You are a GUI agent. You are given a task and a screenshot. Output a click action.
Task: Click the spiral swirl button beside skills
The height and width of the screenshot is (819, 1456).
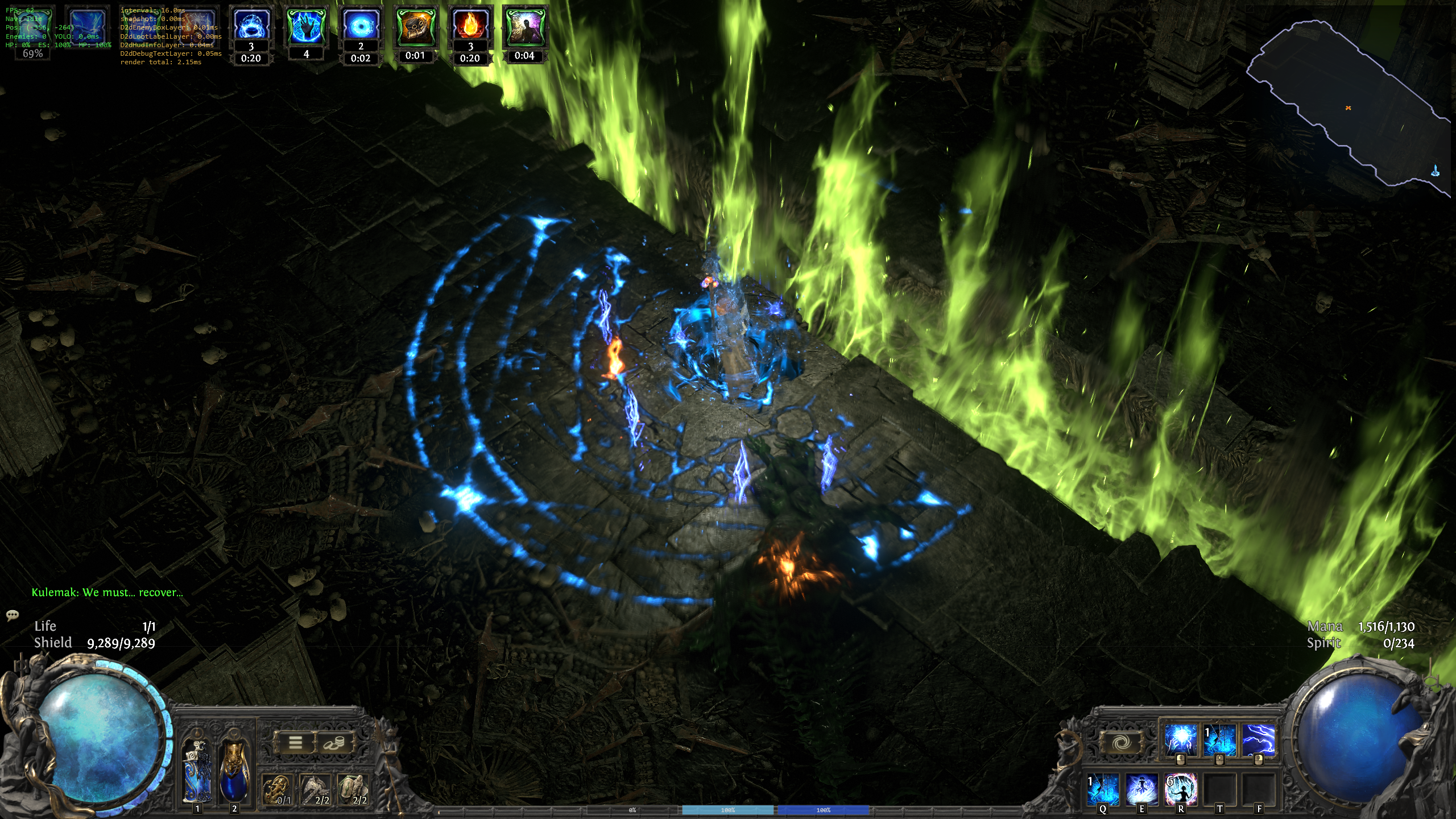[1120, 742]
